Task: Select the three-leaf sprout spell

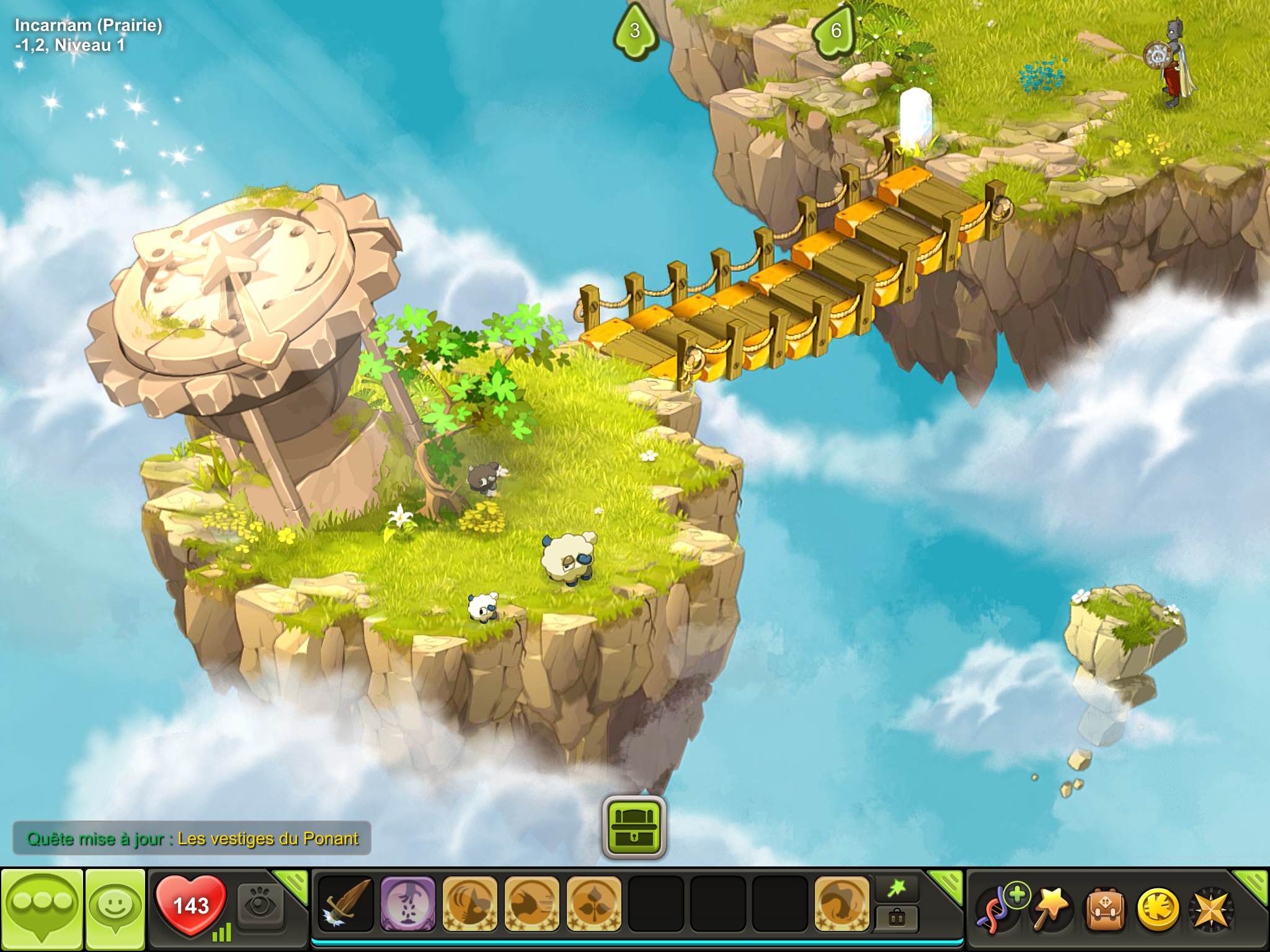Action: pyautogui.click(x=593, y=904)
